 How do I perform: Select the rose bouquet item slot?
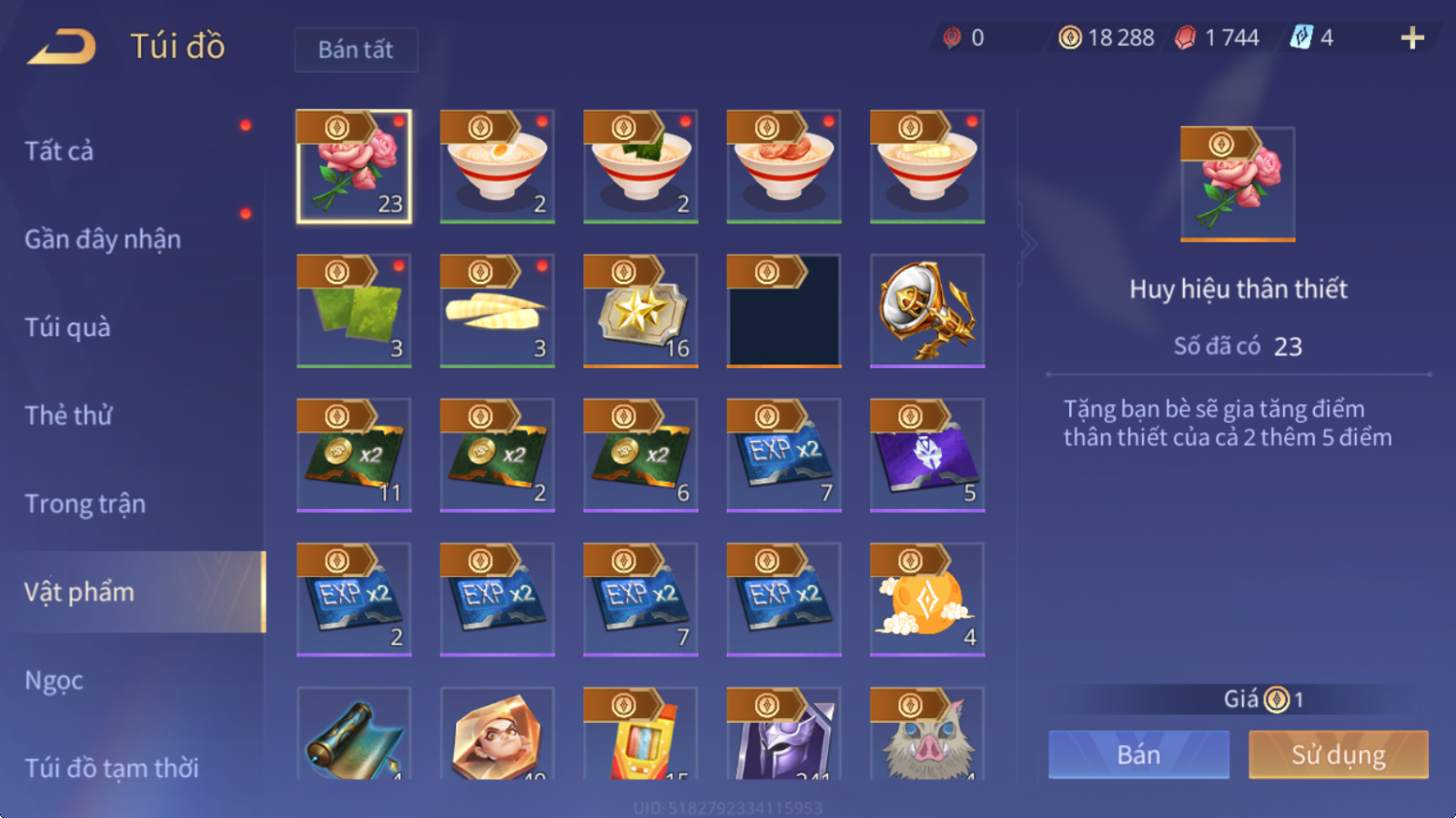tap(354, 166)
